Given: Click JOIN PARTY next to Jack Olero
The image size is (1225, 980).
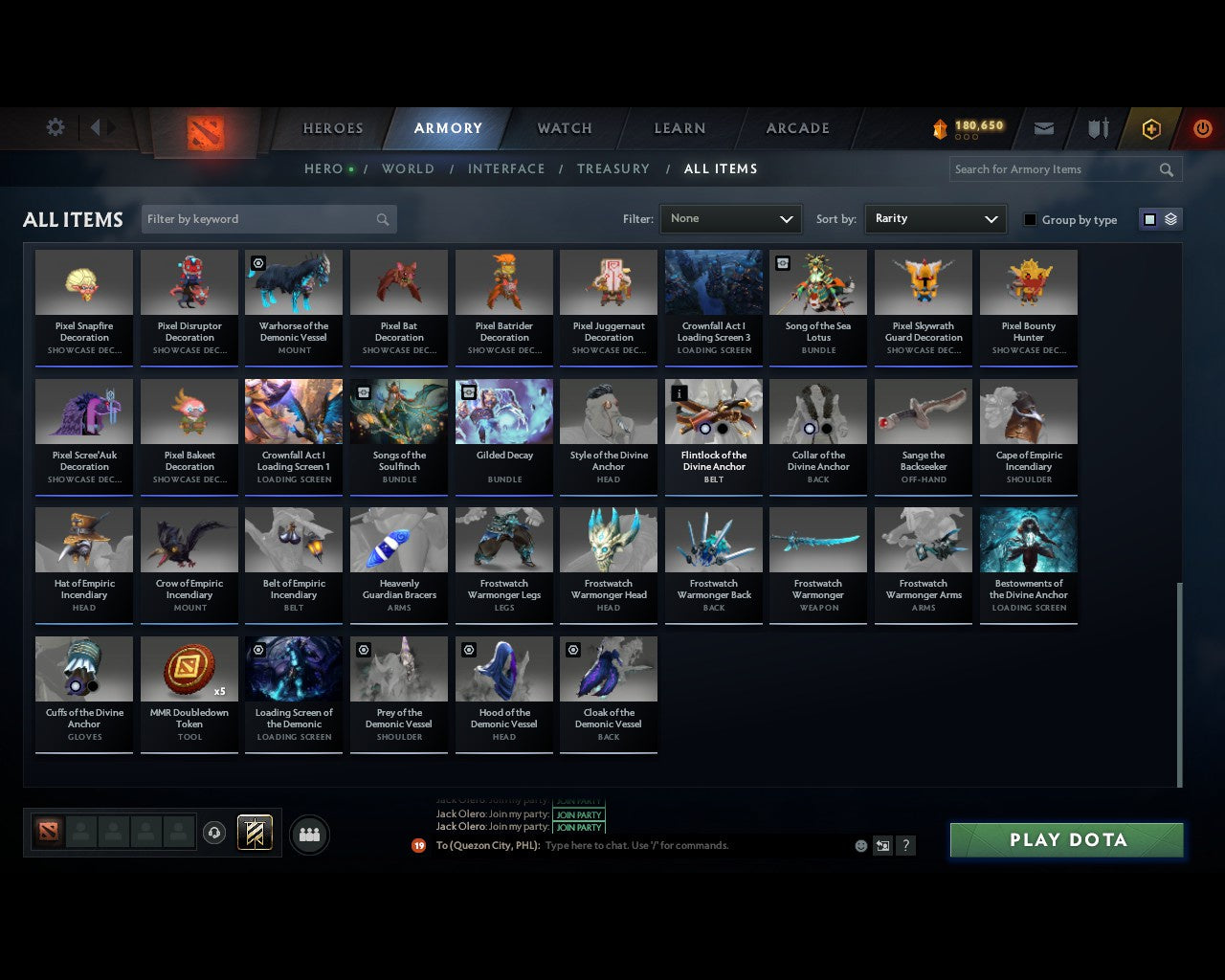Looking at the screenshot, I should (x=579, y=827).
